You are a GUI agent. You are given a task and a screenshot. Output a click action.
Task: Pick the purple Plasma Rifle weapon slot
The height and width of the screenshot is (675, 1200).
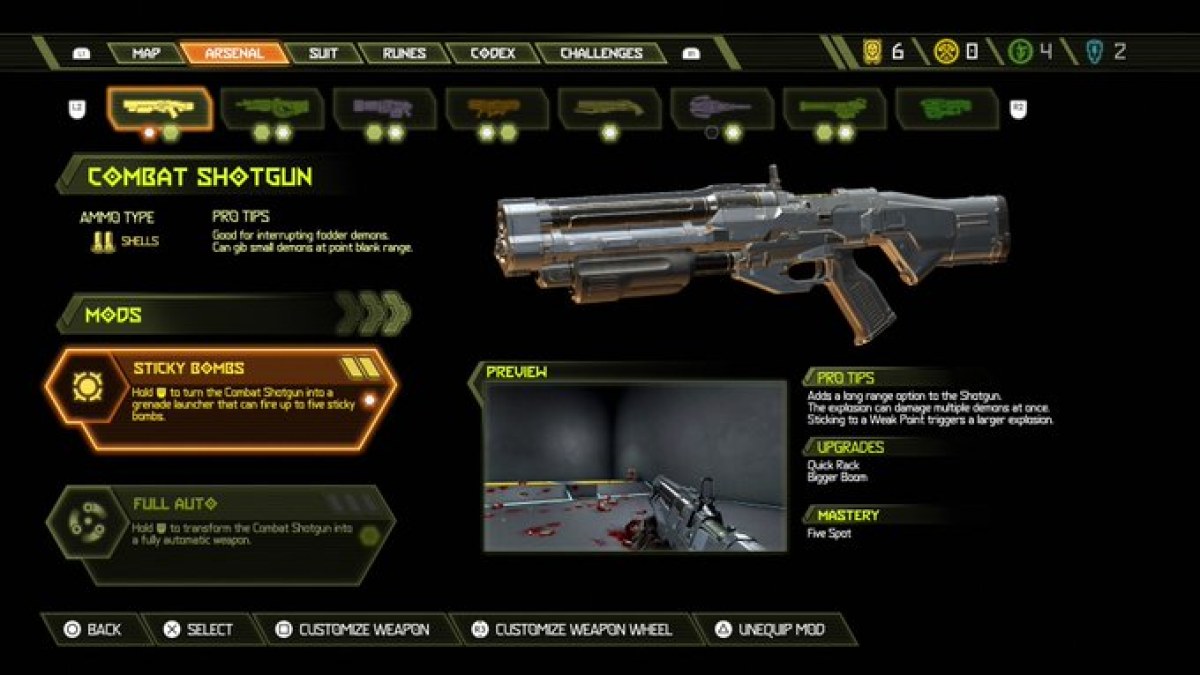click(385, 108)
